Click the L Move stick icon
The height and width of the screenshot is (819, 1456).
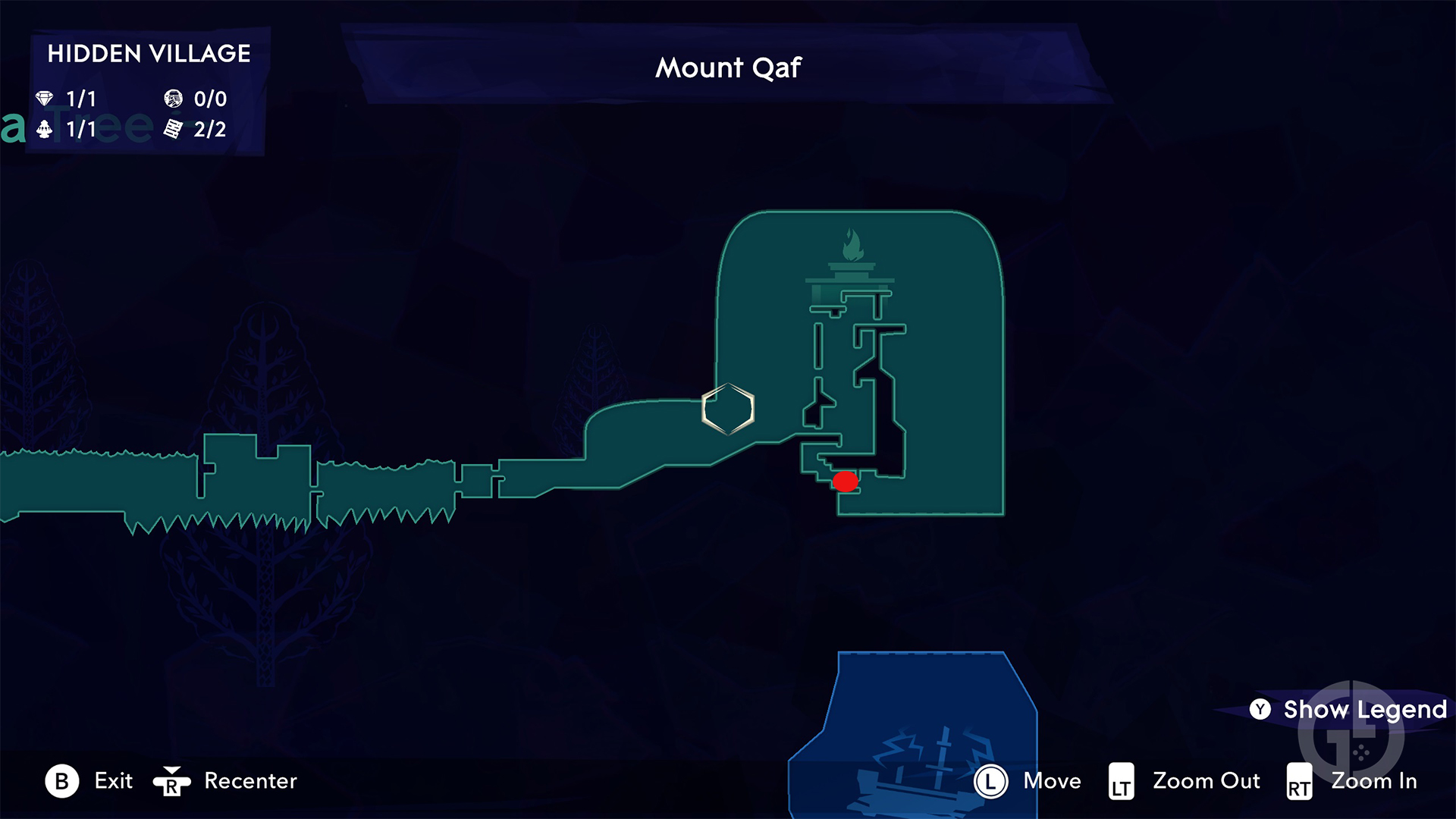click(990, 781)
